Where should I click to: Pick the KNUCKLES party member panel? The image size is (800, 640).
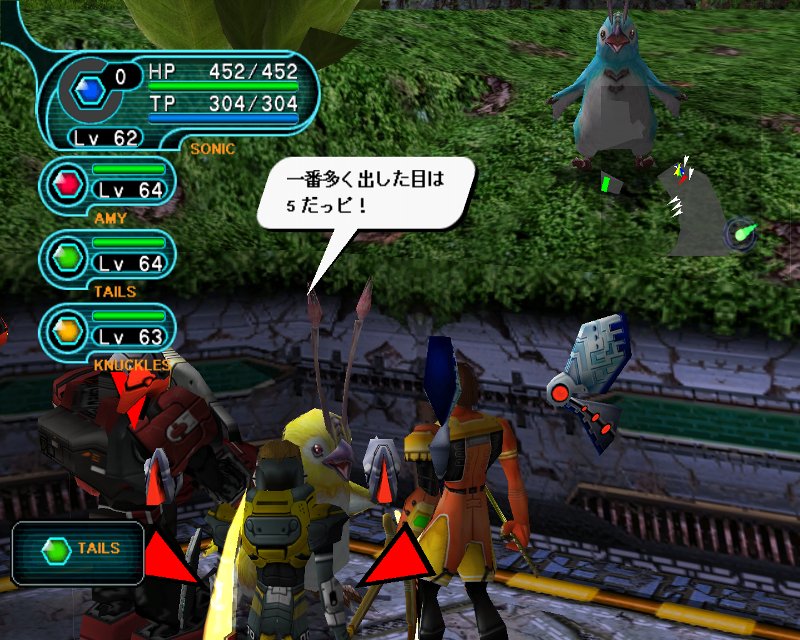click(108, 328)
